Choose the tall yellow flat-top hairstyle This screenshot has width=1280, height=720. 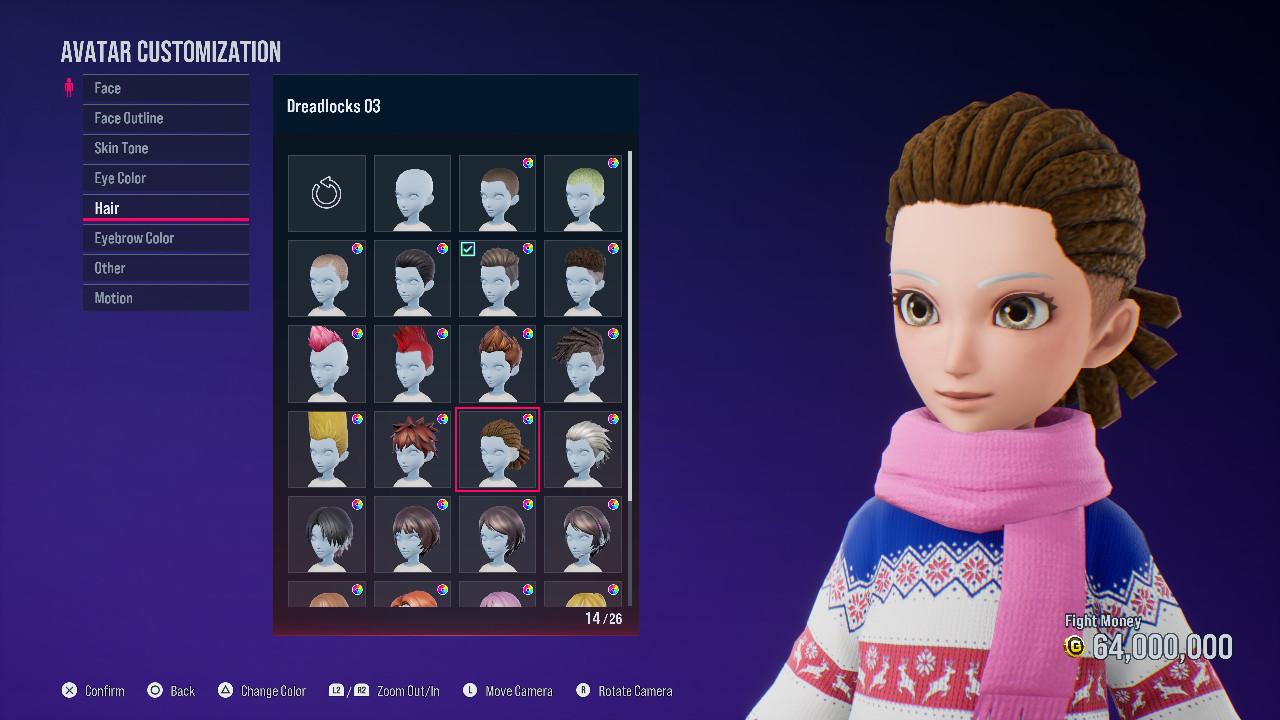click(327, 449)
